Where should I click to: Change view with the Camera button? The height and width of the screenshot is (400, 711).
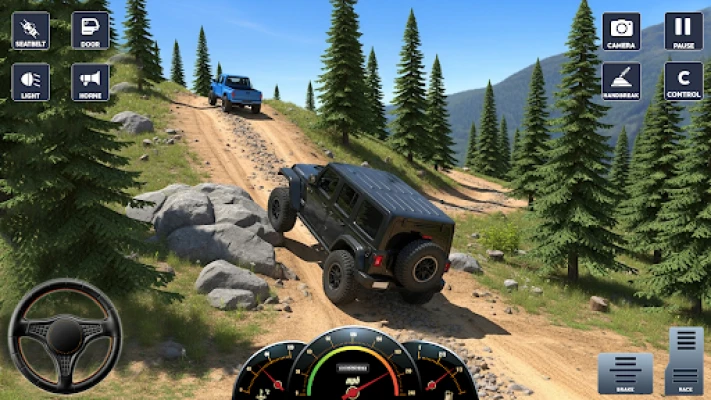(621, 30)
